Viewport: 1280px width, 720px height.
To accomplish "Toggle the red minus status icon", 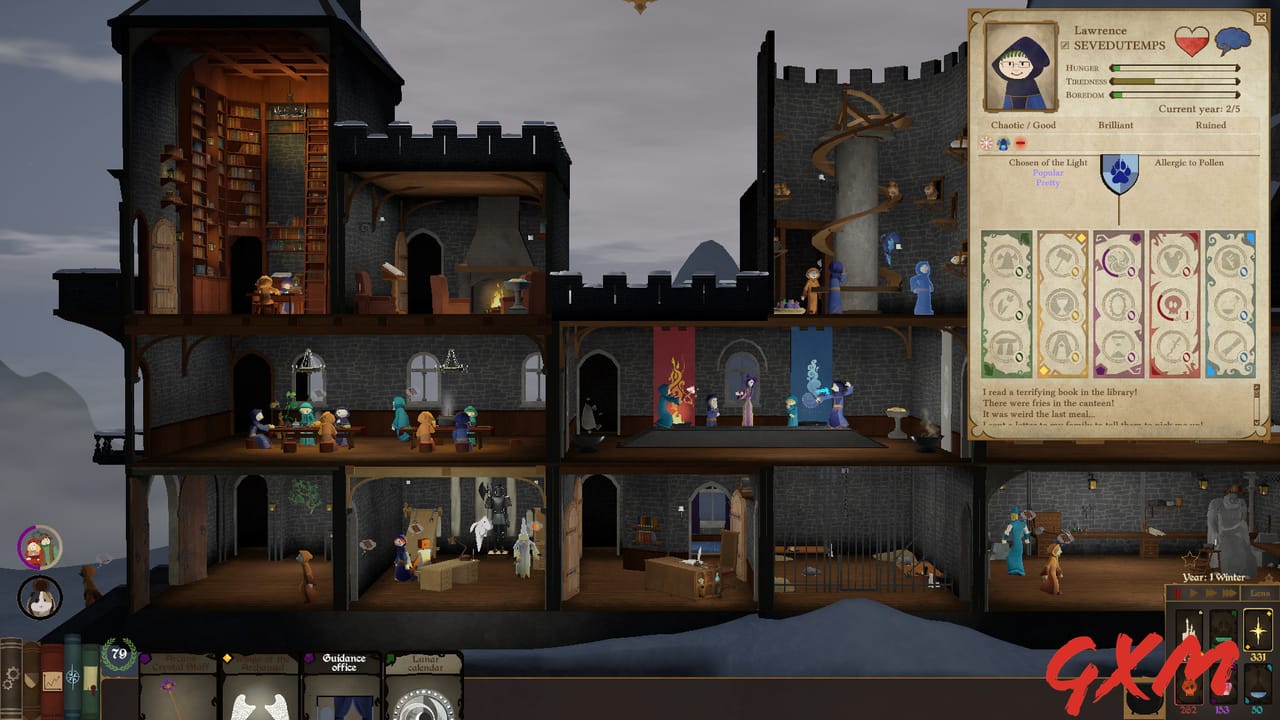I will pyautogui.click(x=1022, y=143).
